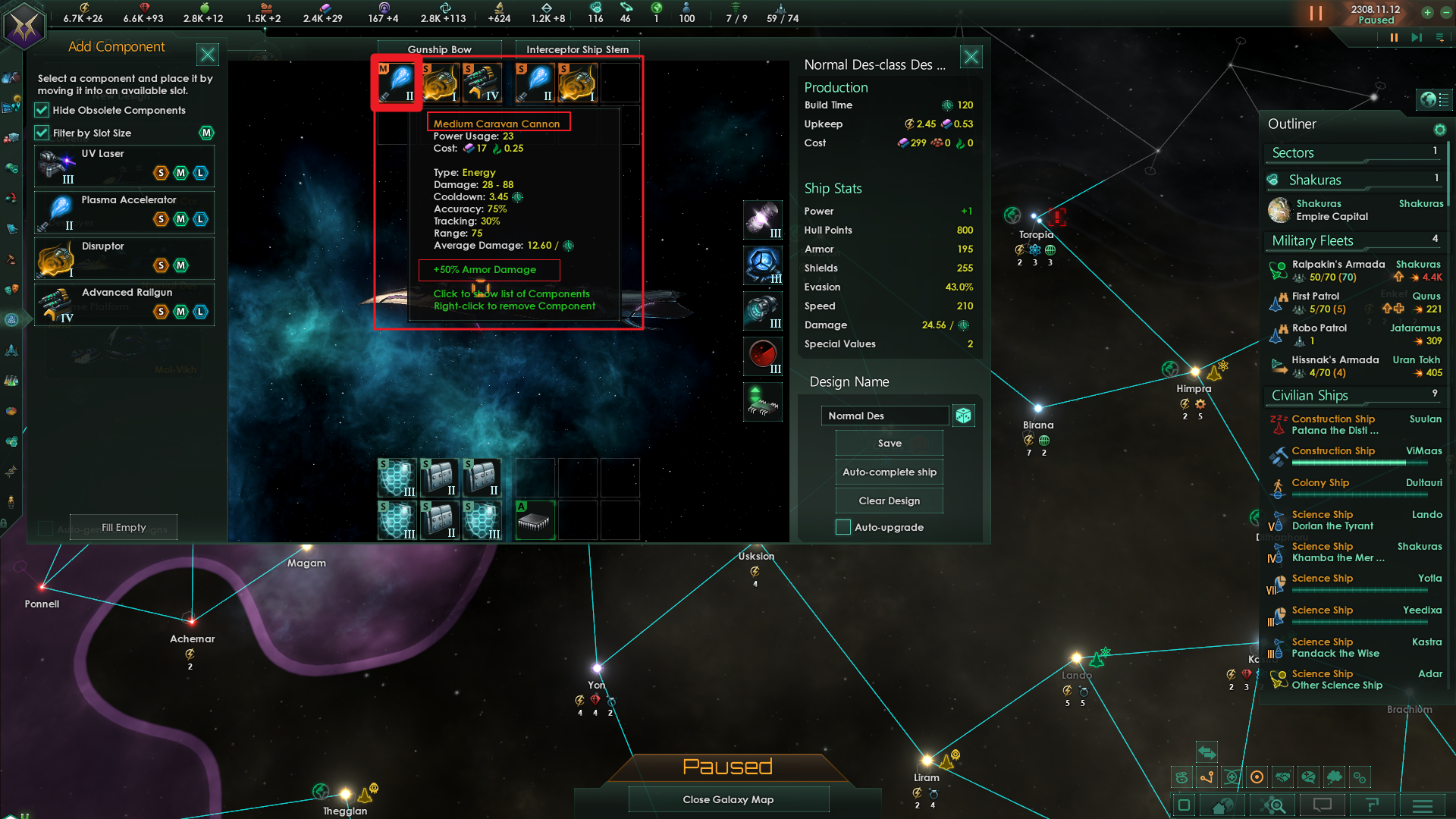Screen dimensions: 1456x819
Task: Open outliner settings gear
Action: point(1439,130)
